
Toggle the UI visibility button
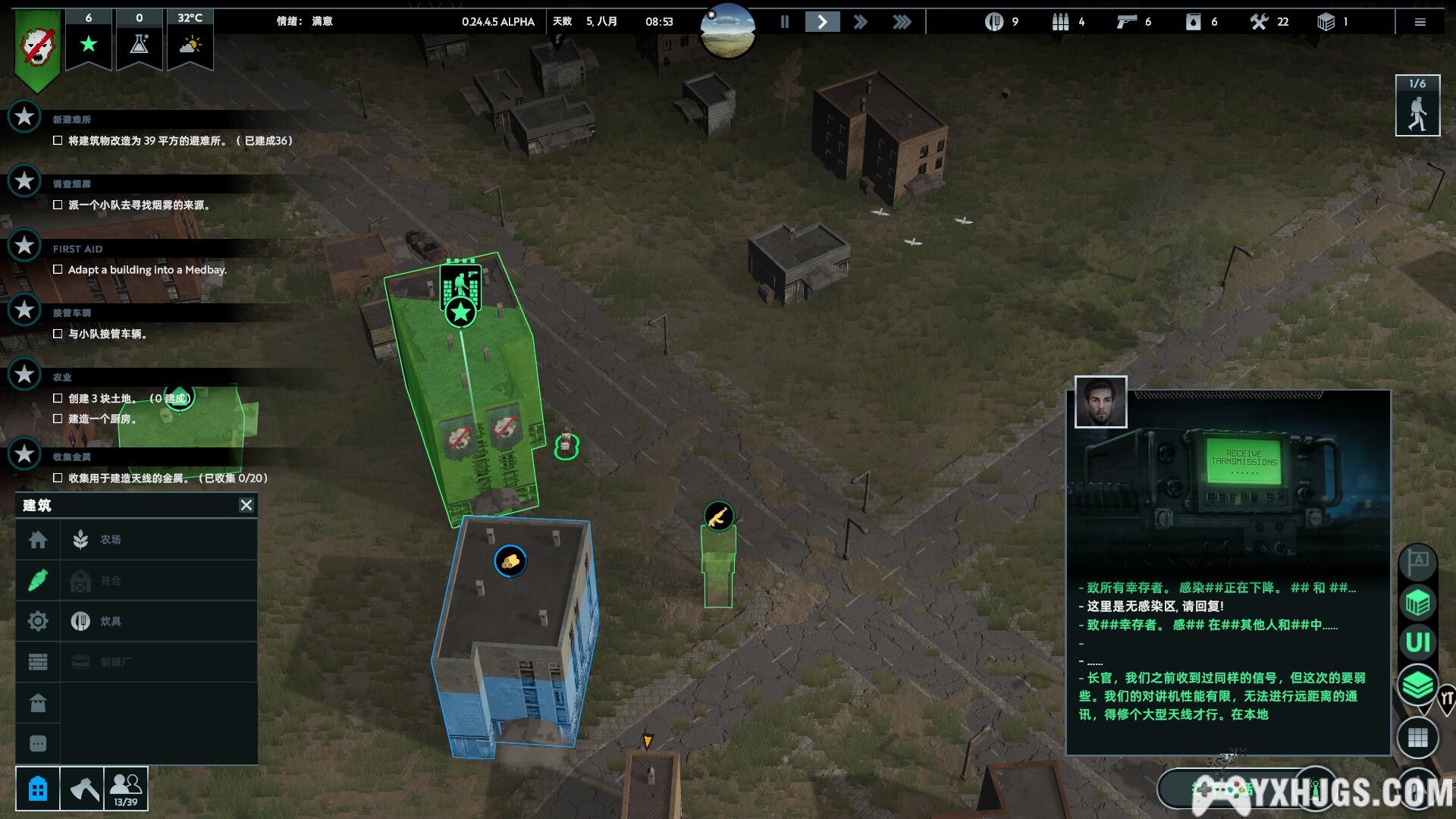pos(1417,643)
